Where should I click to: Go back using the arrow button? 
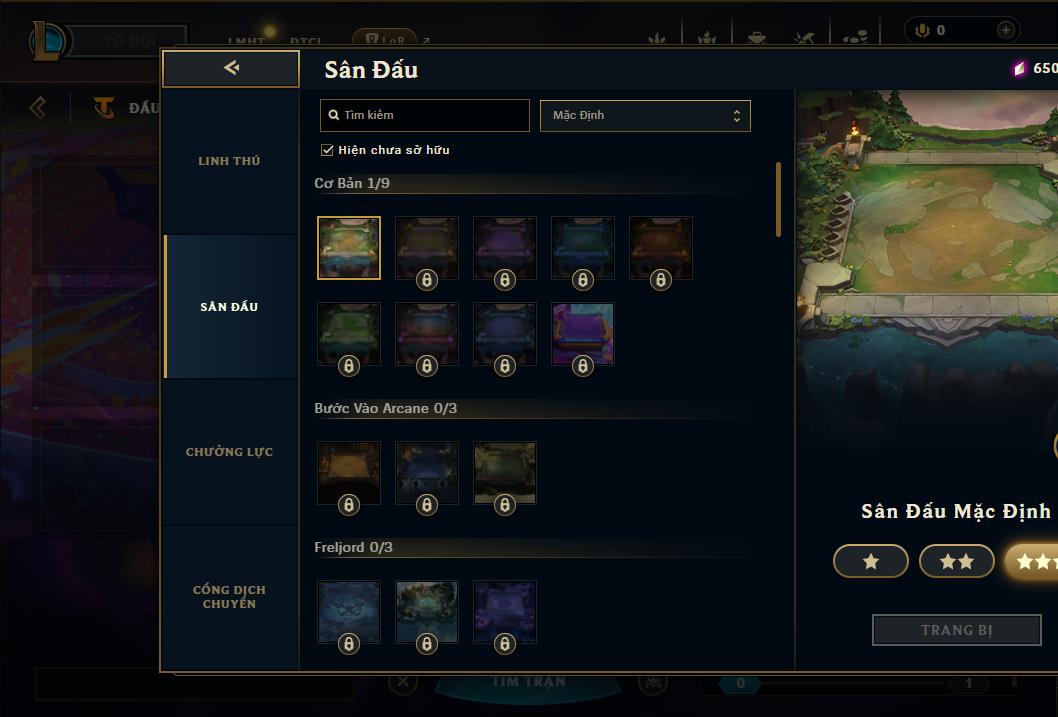click(x=231, y=68)
